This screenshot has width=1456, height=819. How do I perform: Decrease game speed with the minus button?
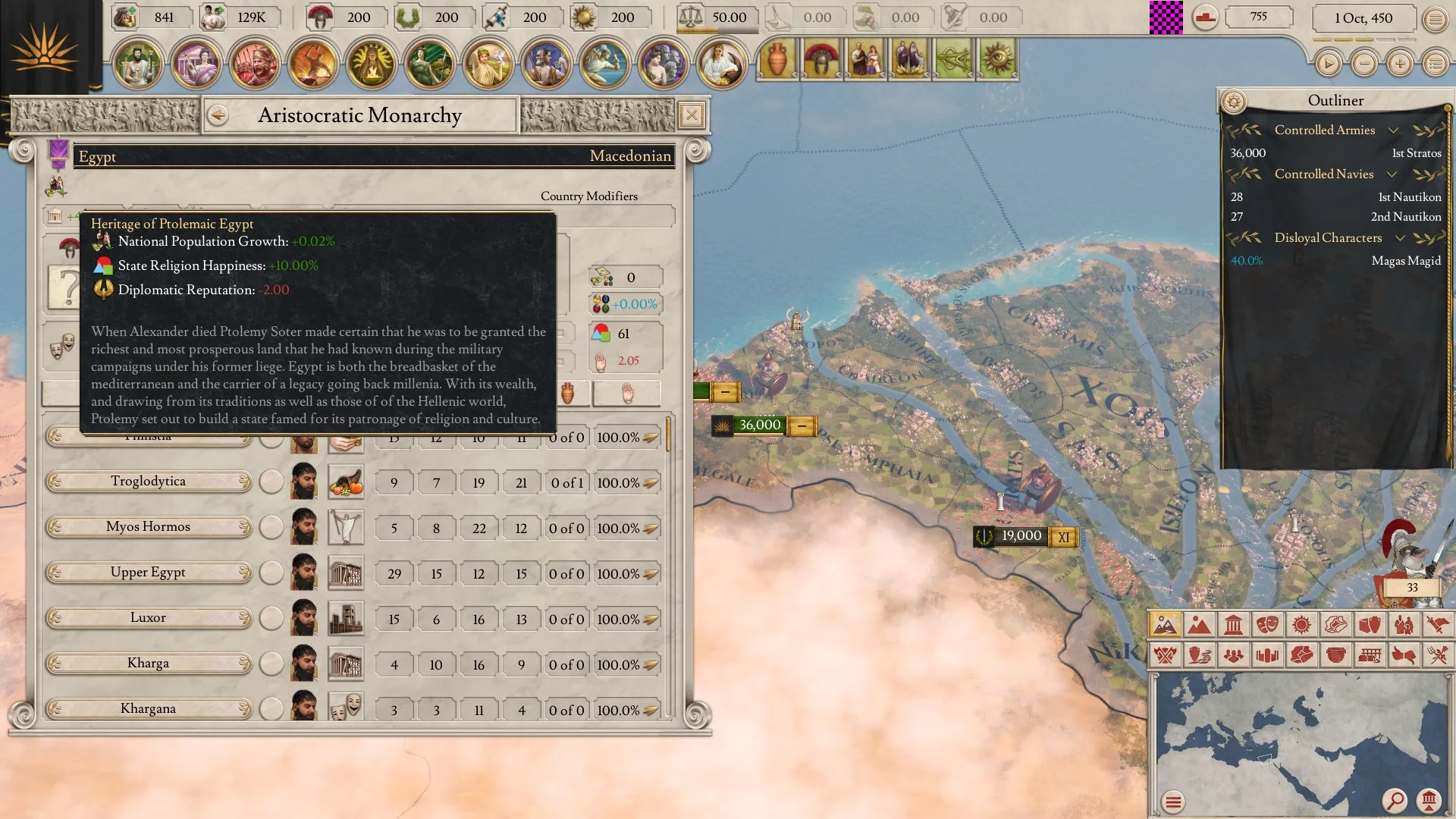1364,64
